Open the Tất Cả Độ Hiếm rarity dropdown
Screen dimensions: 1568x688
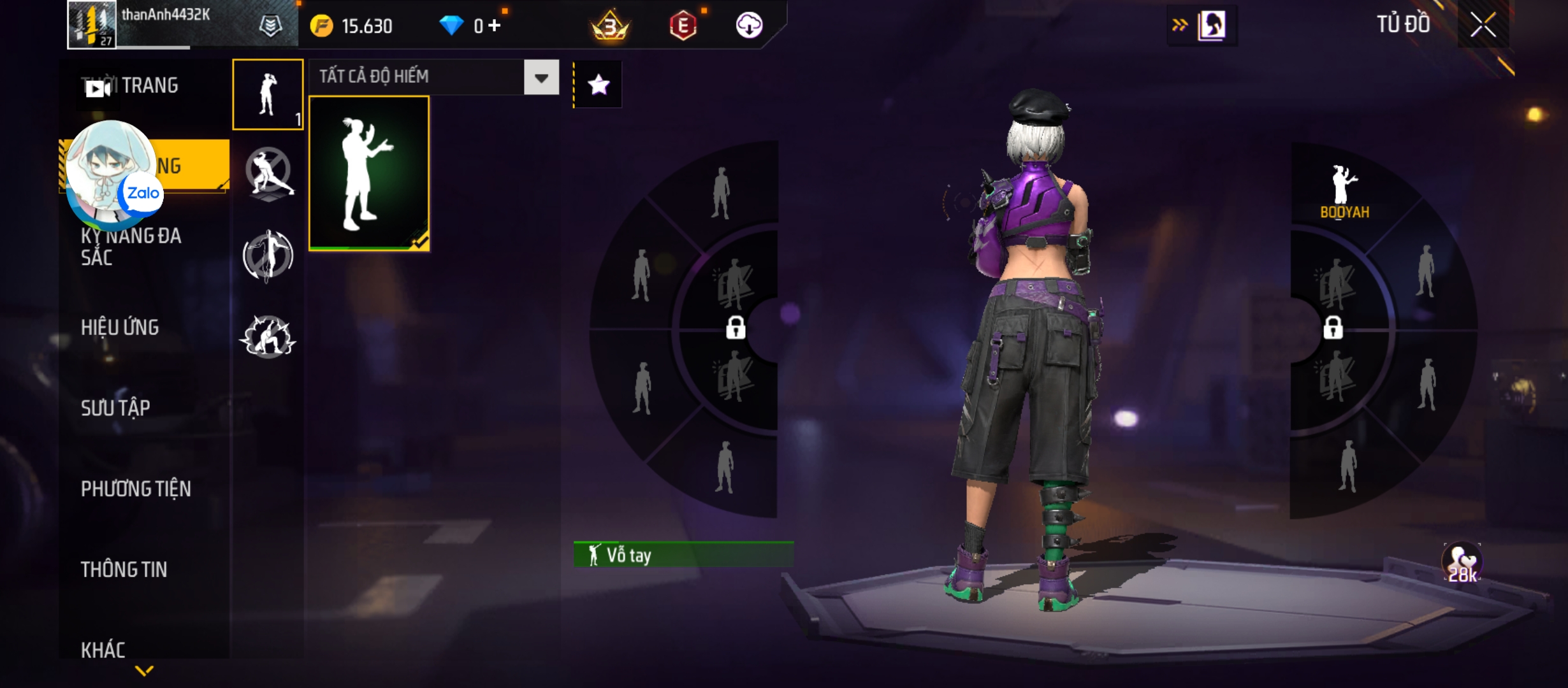coord(541,78)
